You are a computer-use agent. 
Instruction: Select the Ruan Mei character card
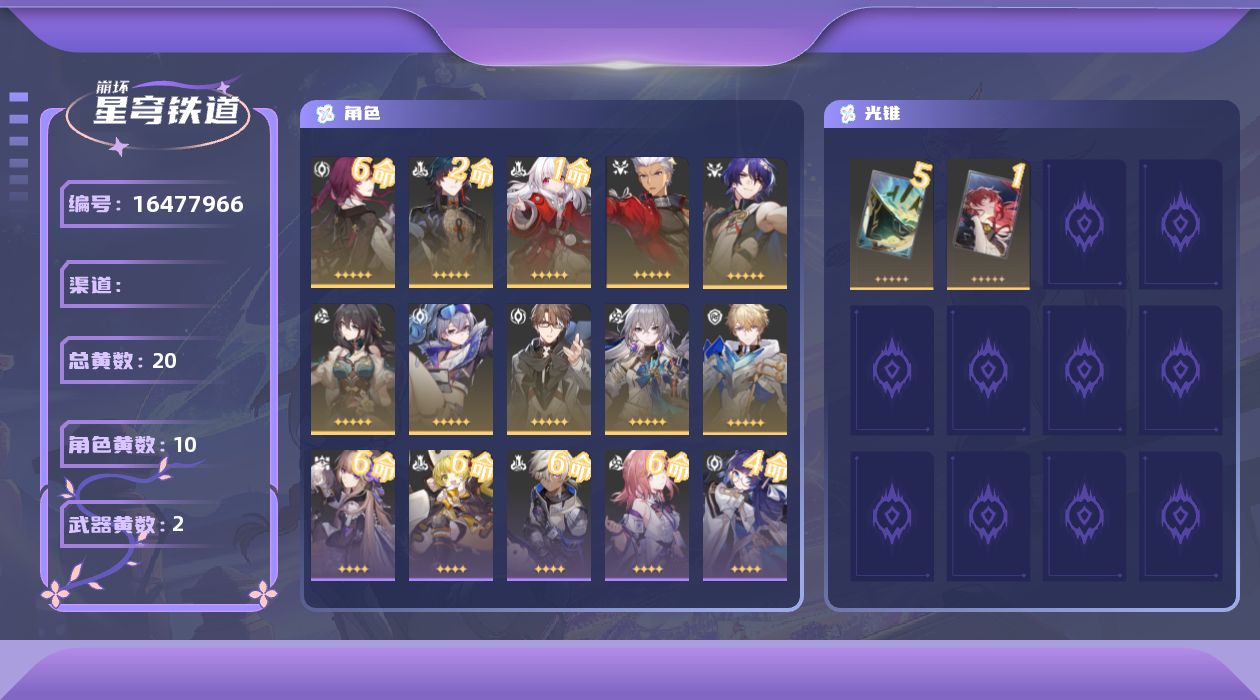353,370
